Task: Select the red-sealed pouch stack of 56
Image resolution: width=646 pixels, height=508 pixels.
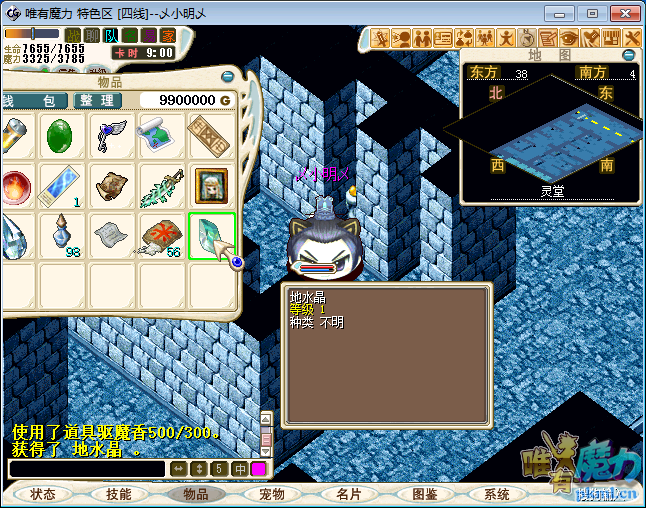Action: click(161, 236)
